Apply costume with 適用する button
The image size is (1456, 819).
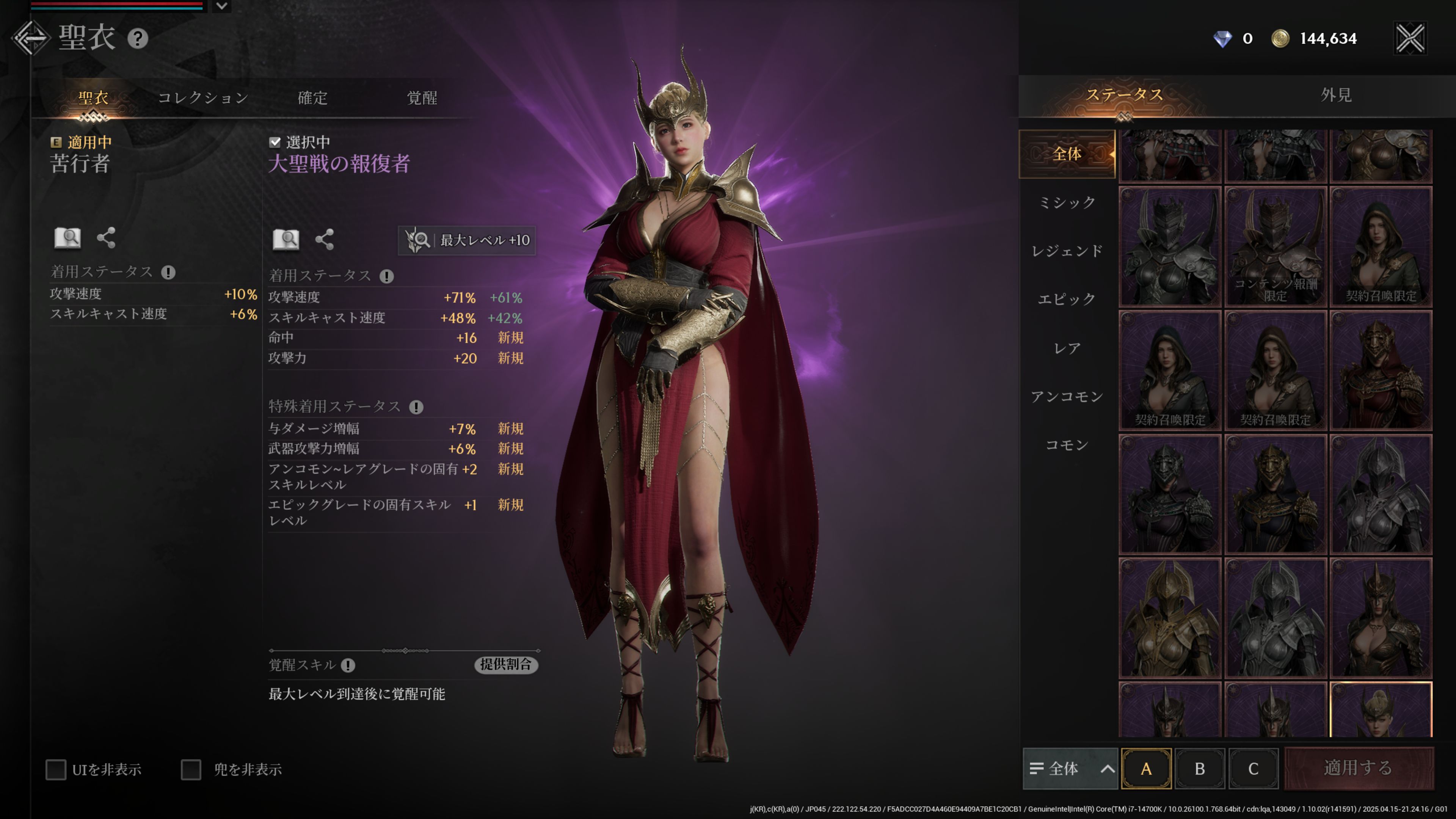click(x=1358, y=768)
